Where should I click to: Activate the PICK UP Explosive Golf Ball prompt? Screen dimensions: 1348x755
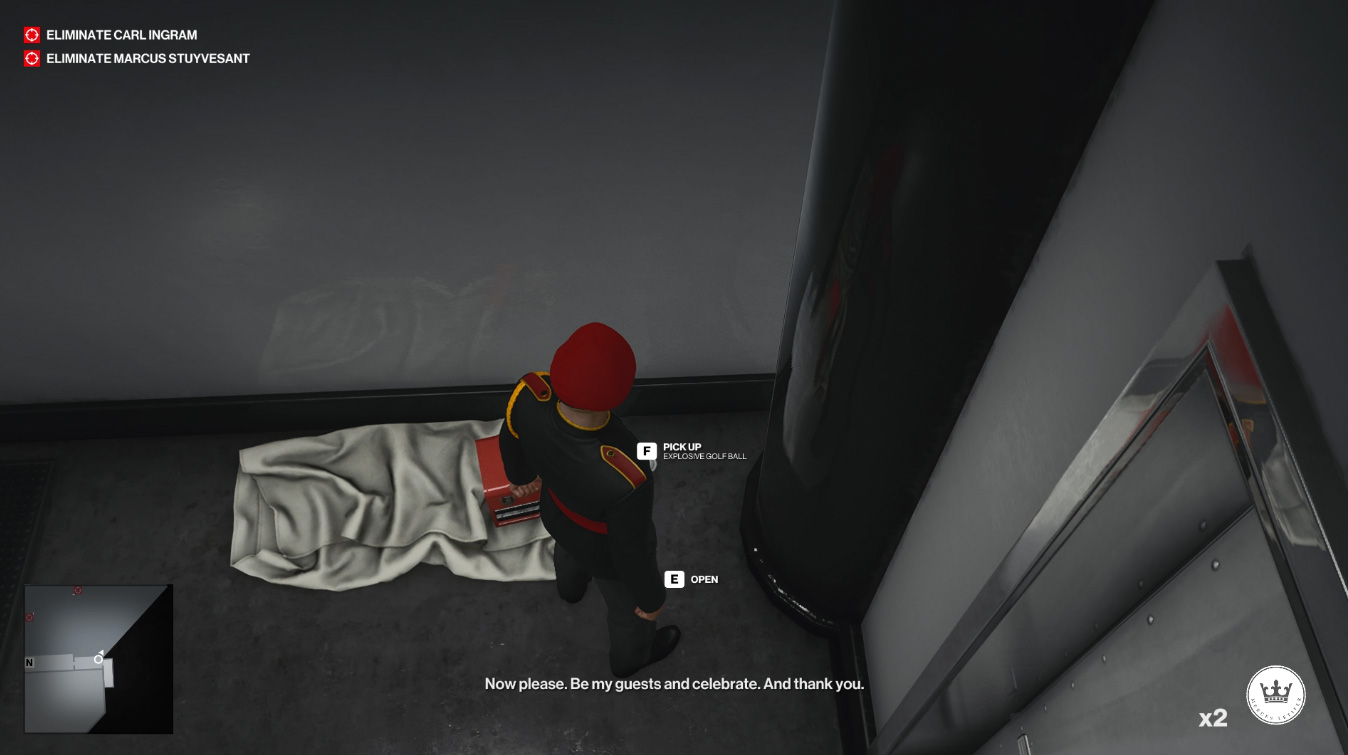690,449
